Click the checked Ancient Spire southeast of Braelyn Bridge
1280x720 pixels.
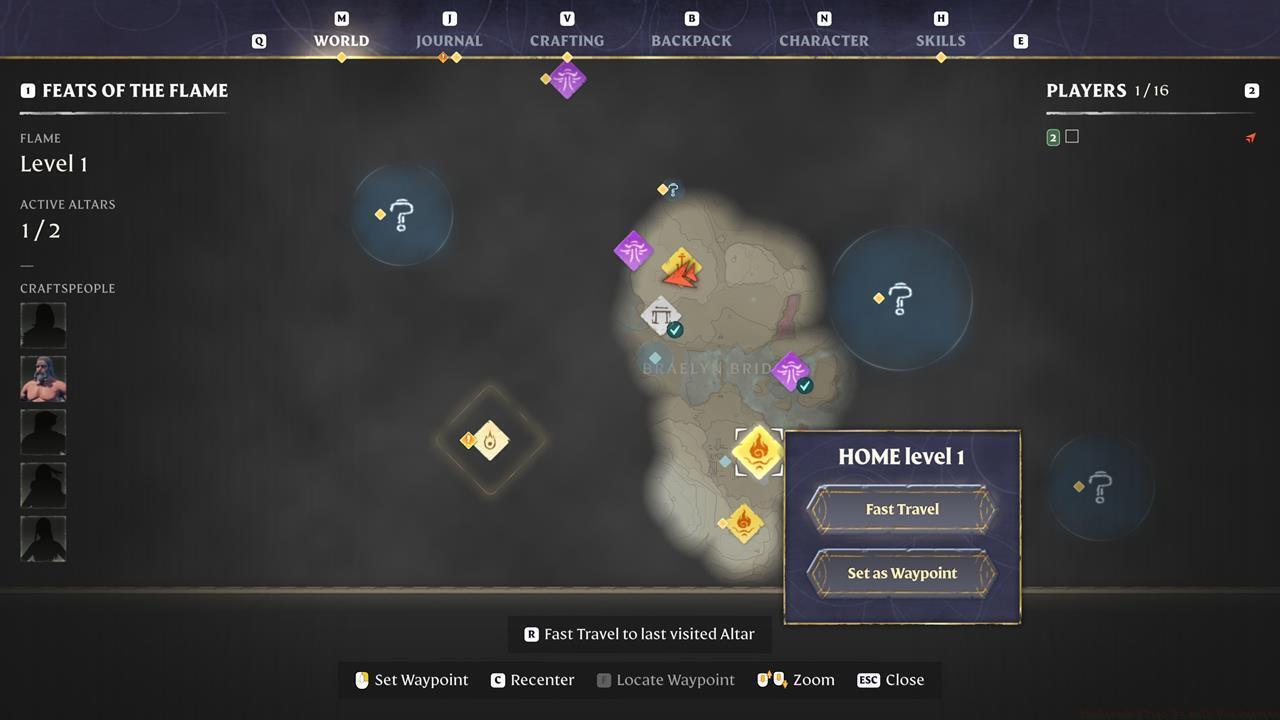pyautogui.click(x=790, y=370)
